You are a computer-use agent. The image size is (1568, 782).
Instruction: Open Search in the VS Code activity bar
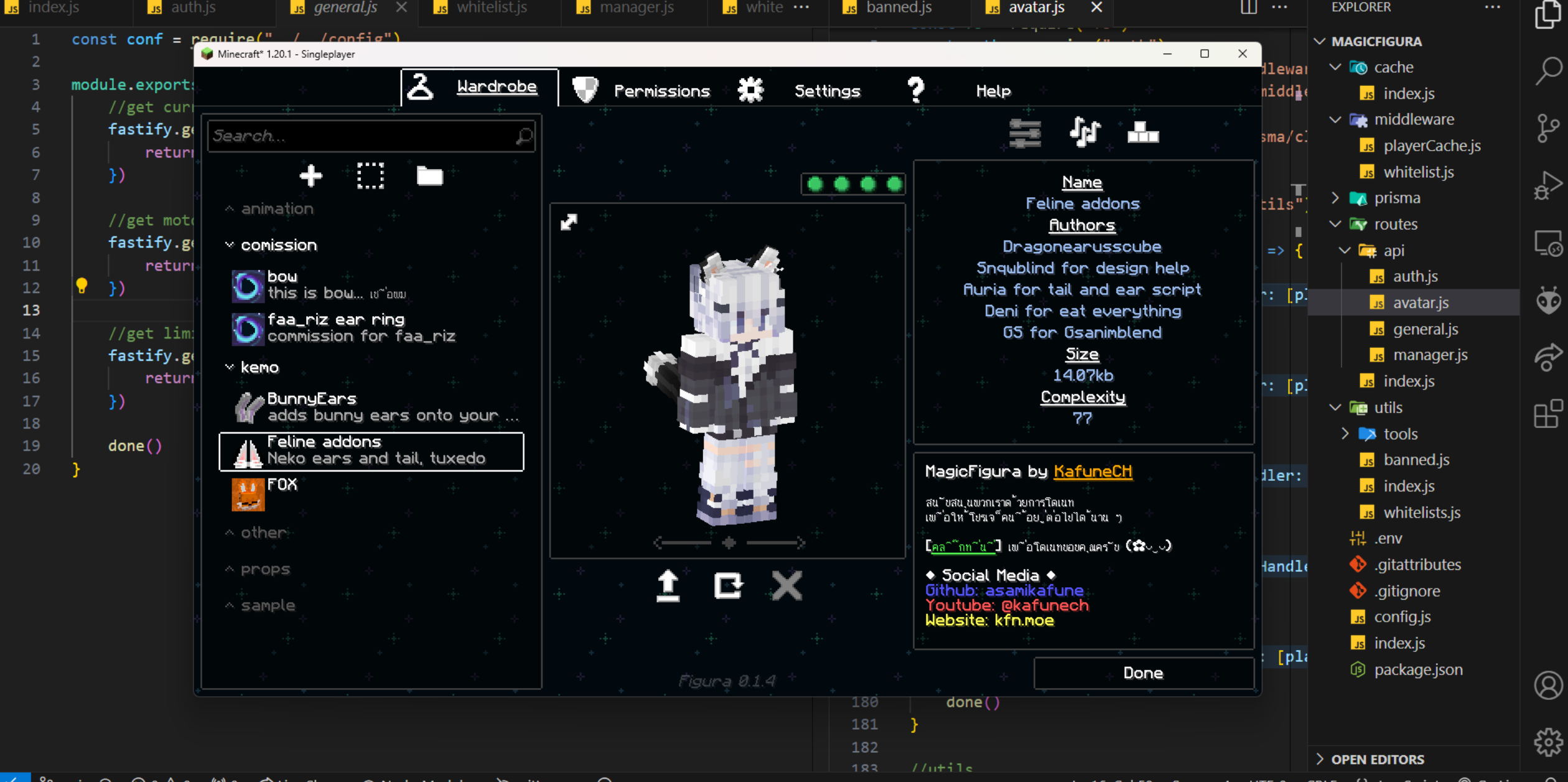click(x=1549, y=71)
